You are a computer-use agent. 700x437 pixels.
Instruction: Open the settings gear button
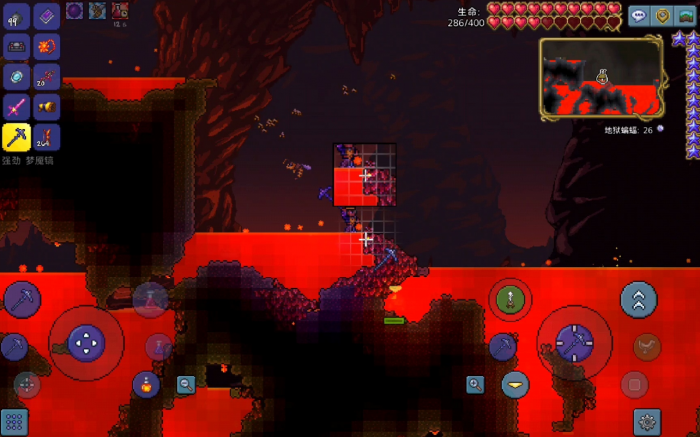647,421
